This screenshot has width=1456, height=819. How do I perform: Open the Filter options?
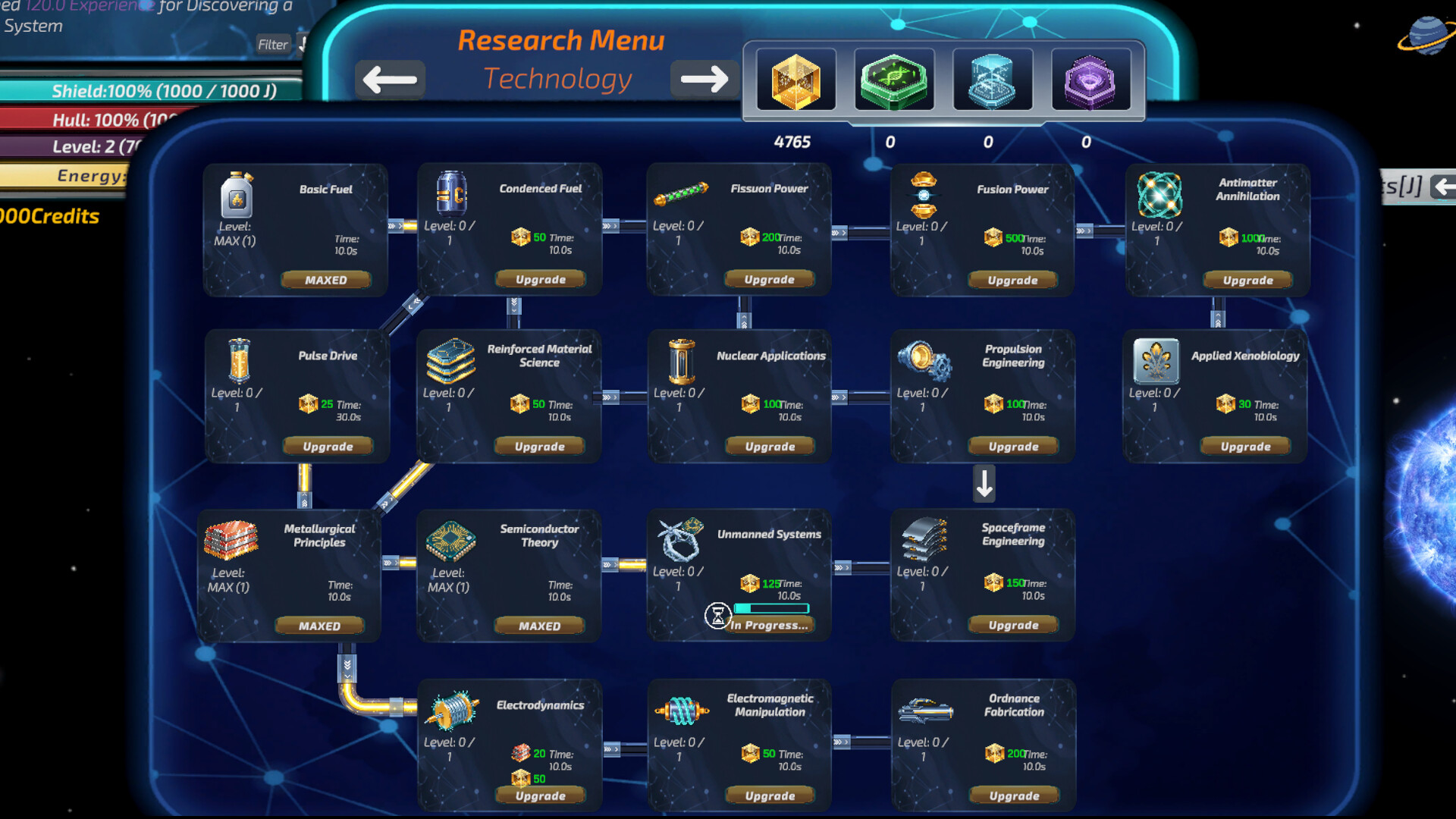[273, 44]
